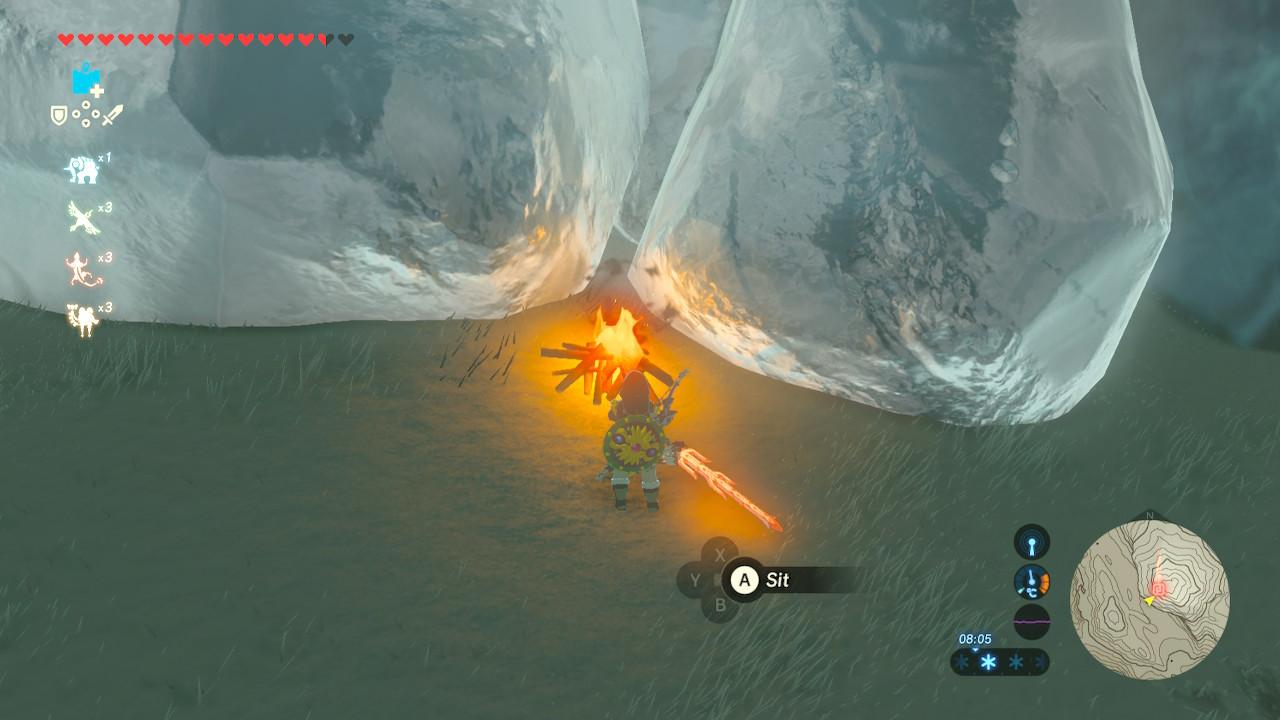Viewport: 1280px width, 720px height.
Task: Click the red shrine marker on minimap
Action: coord(1160,588)
